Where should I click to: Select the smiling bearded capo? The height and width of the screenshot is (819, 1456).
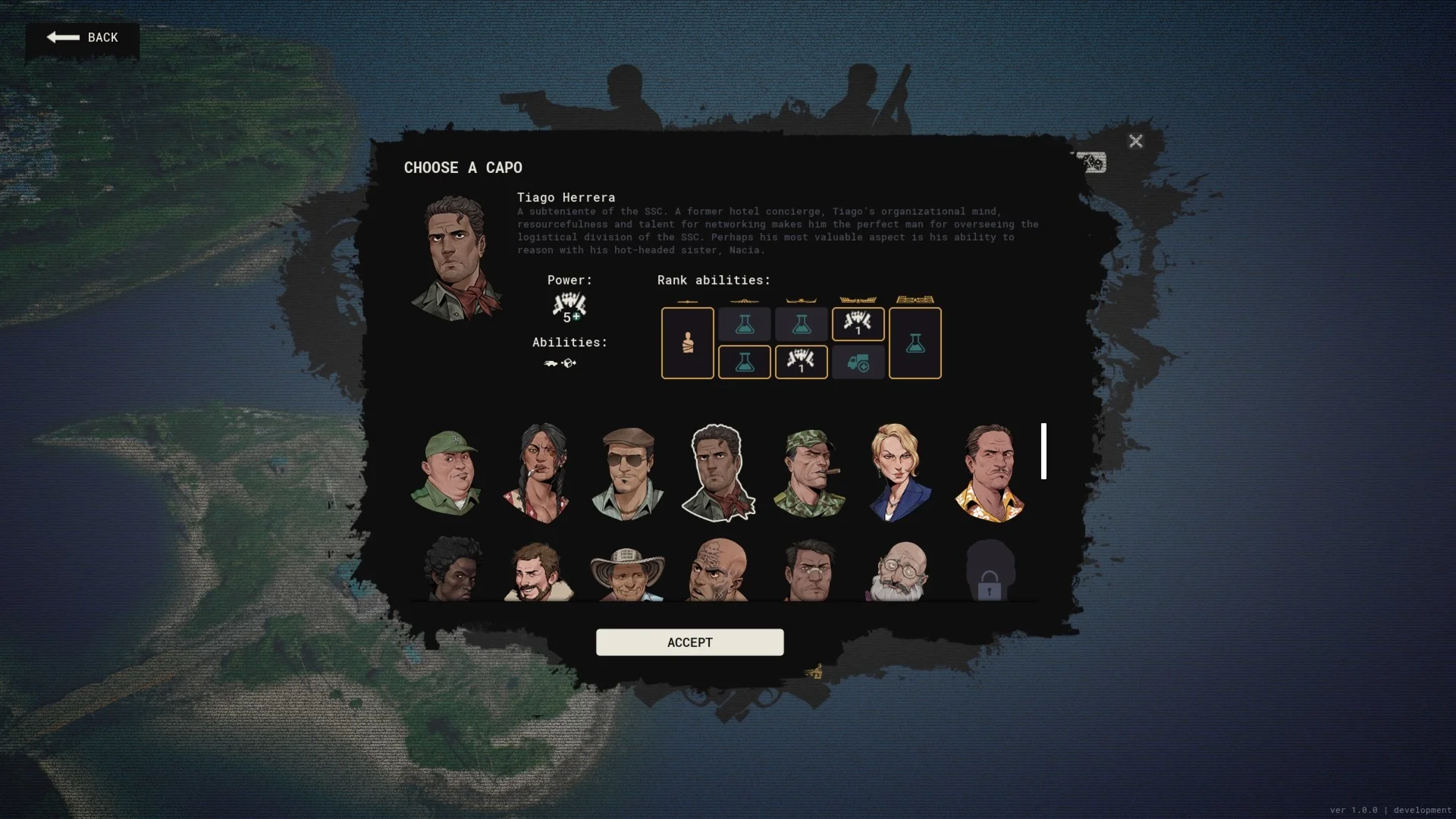coord(538,572)
